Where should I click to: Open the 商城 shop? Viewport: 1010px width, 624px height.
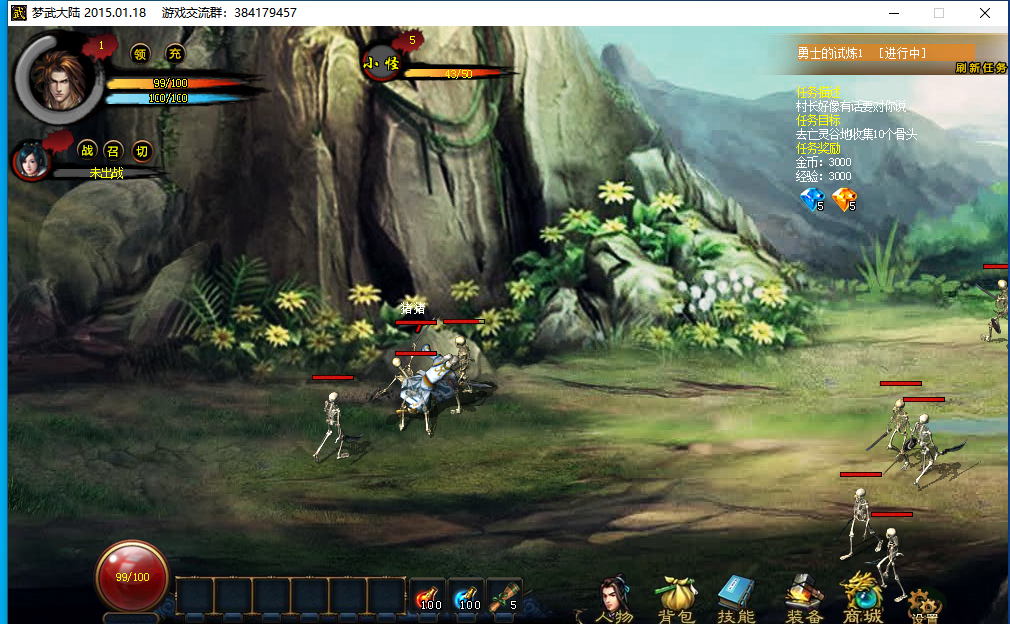[862, 599]
